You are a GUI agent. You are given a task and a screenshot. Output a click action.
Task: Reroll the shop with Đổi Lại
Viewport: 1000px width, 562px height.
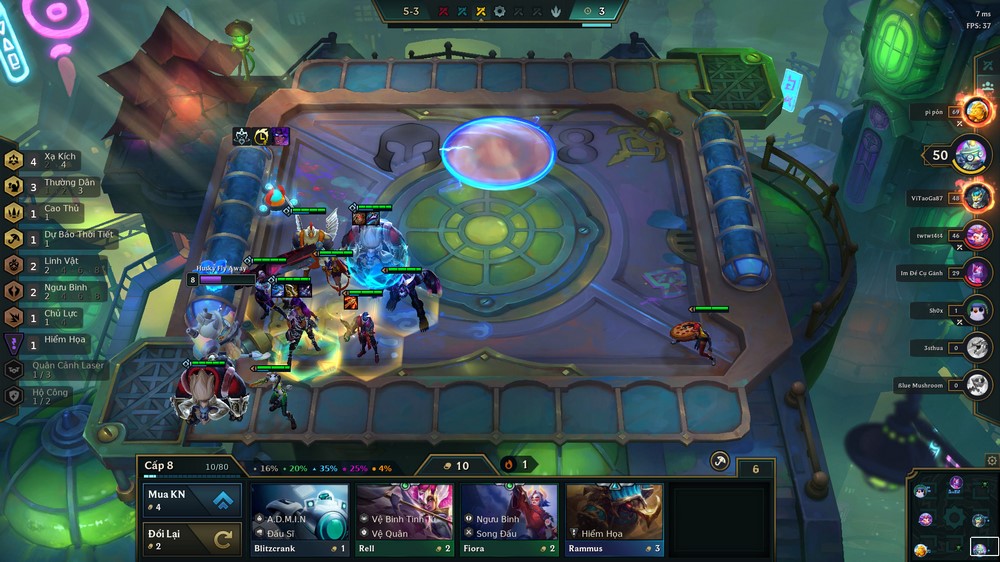coord(193,539)
